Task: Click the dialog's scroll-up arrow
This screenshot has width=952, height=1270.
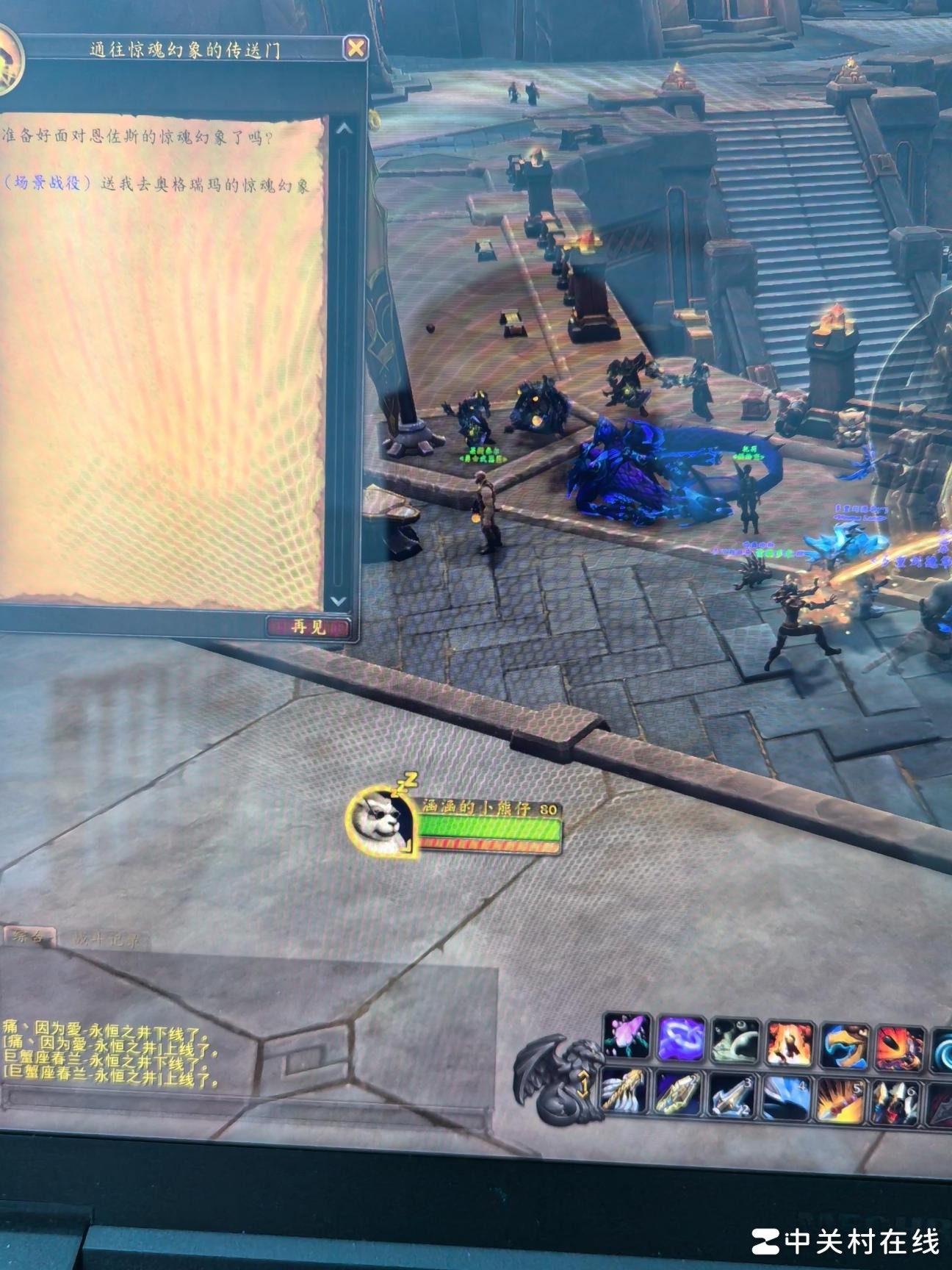Action: pyautogui.click(x=343, y=129)
